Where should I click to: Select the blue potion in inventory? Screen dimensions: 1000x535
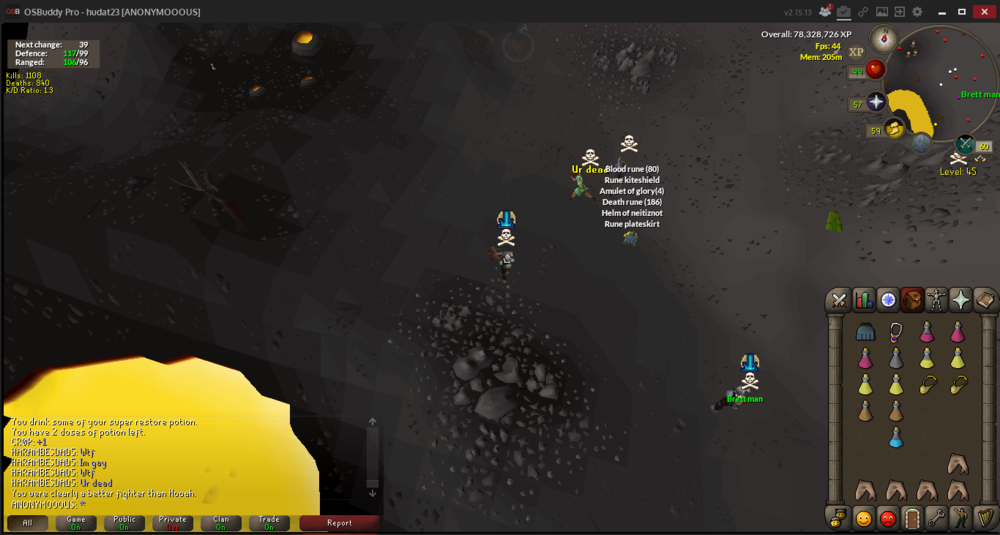(x=895, y=437)
